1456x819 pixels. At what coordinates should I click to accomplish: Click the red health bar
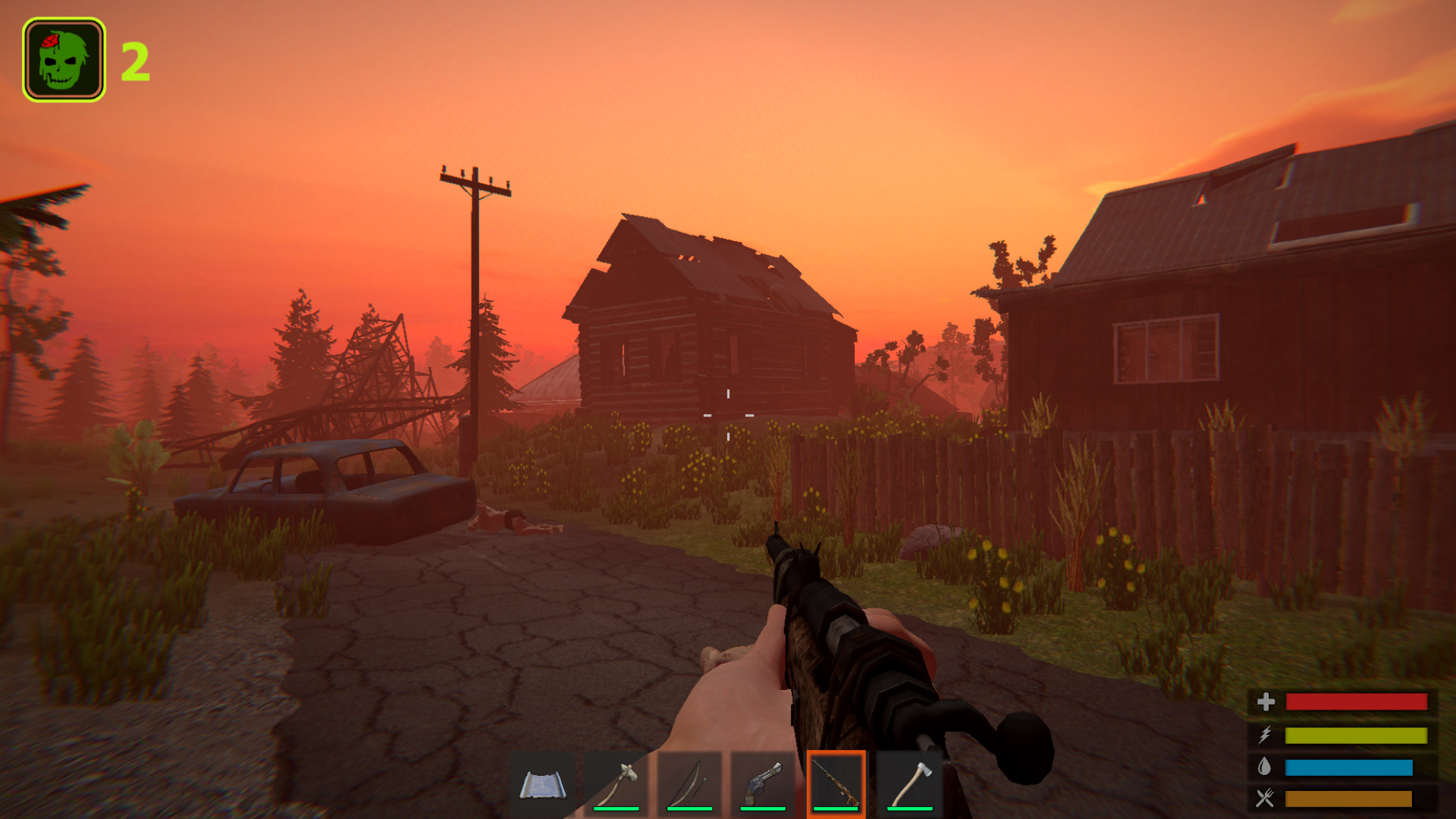[1357, 701]
